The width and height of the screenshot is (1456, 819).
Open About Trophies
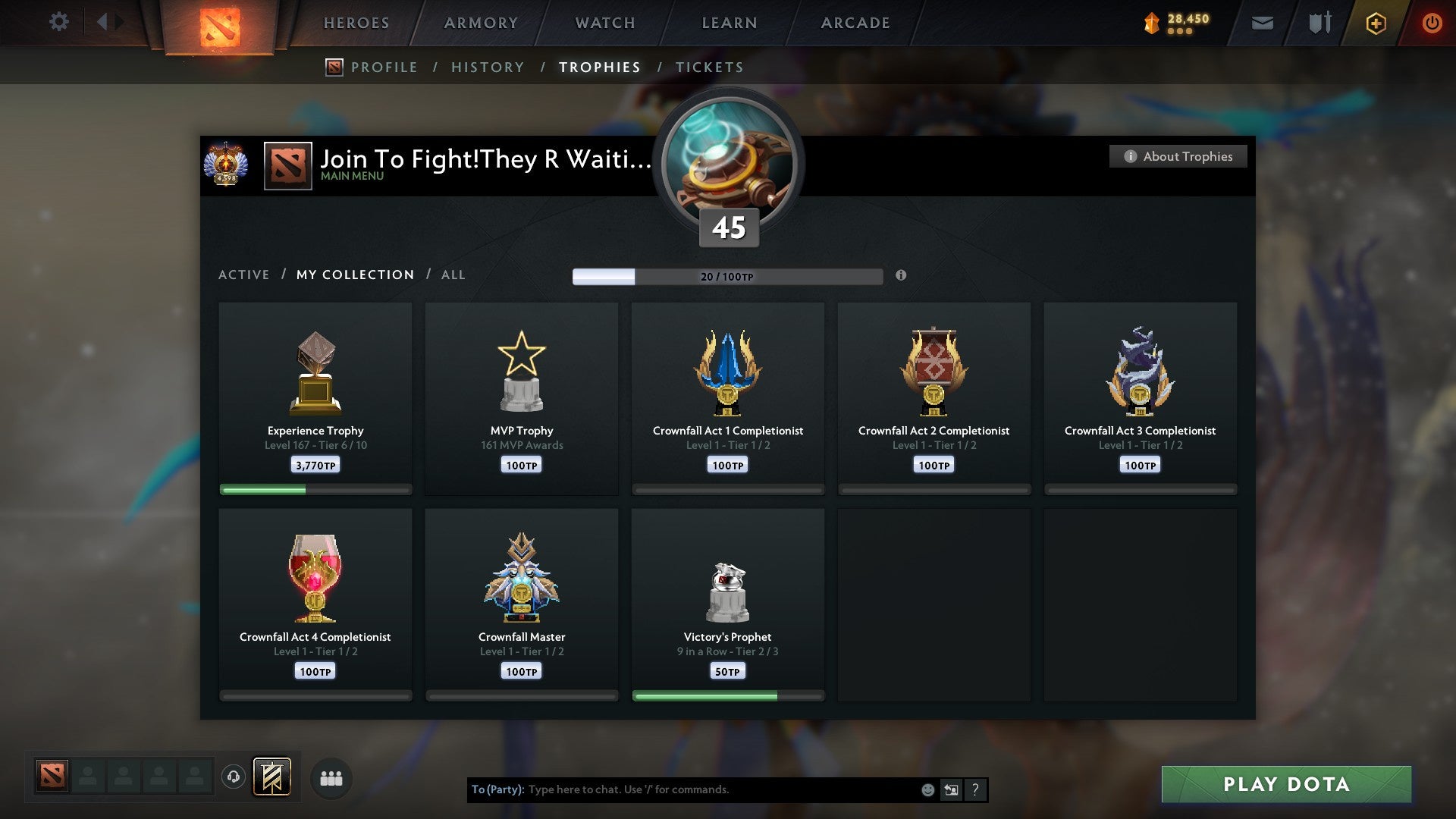(x=1178, y=156)
